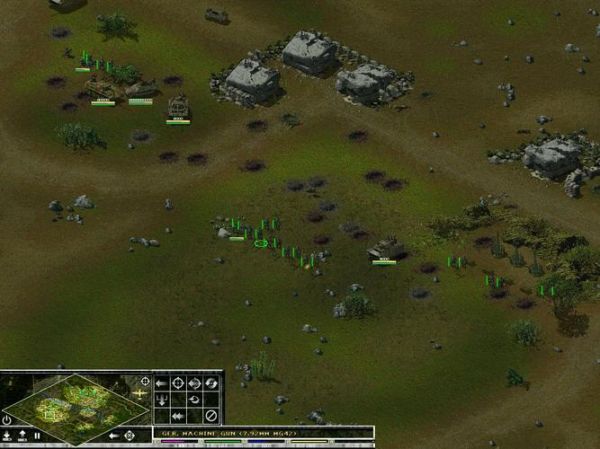Activate the left arrow move command
This screenshot has height=449, width=600.
pyautogui.click(x=161, y=383)
